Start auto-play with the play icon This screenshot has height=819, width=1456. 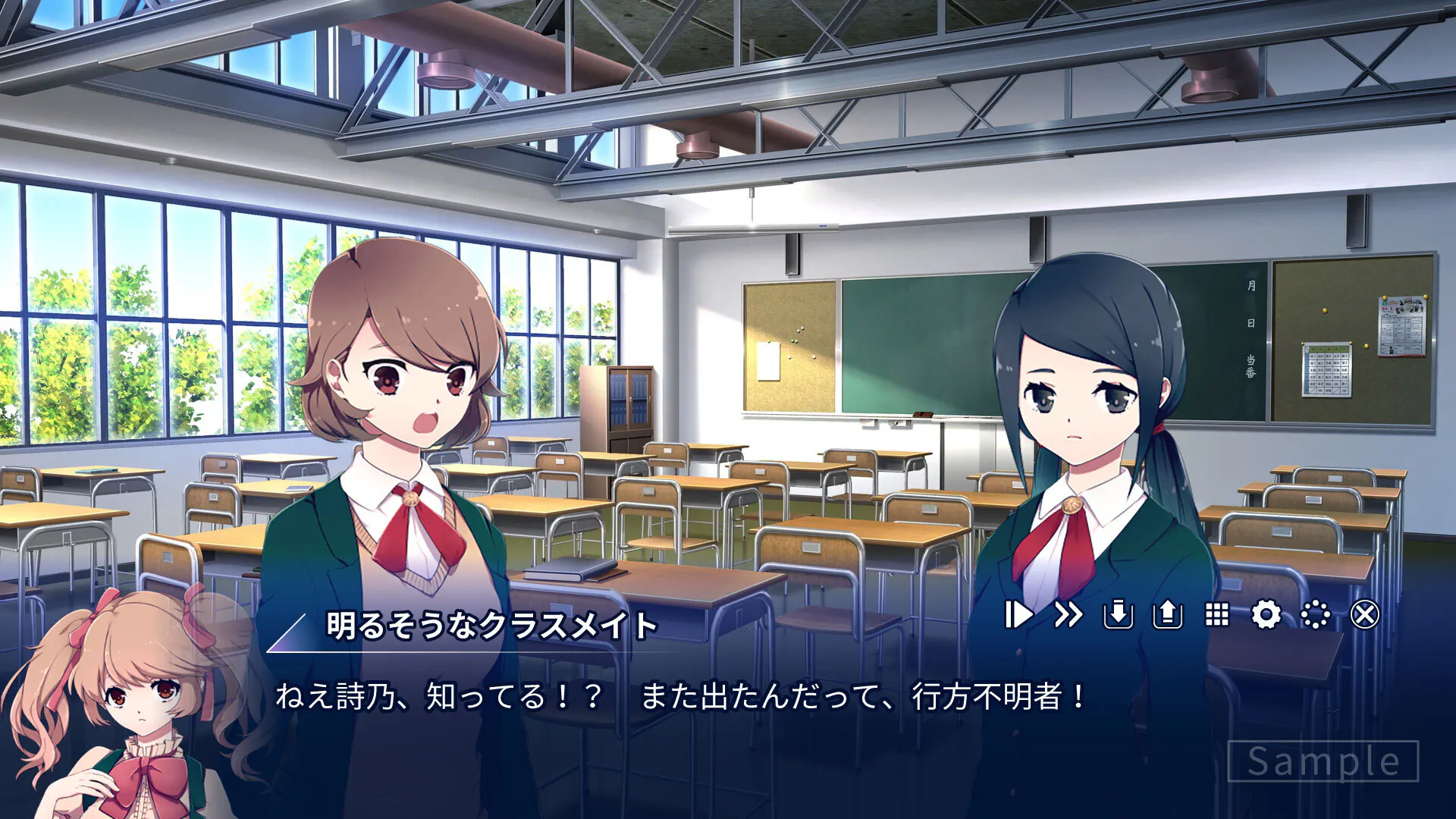point(1018,615)
